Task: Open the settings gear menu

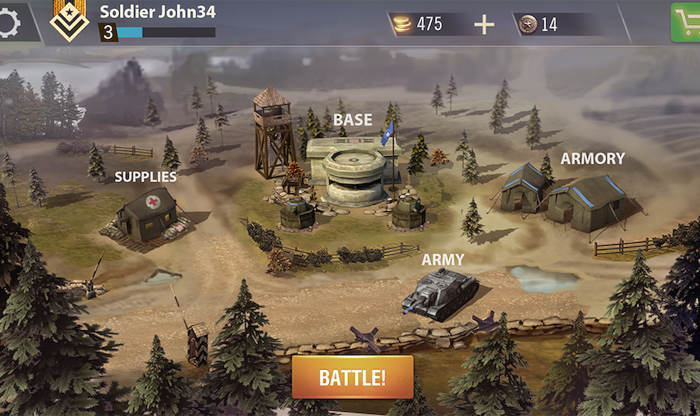Action: (12, 20)
